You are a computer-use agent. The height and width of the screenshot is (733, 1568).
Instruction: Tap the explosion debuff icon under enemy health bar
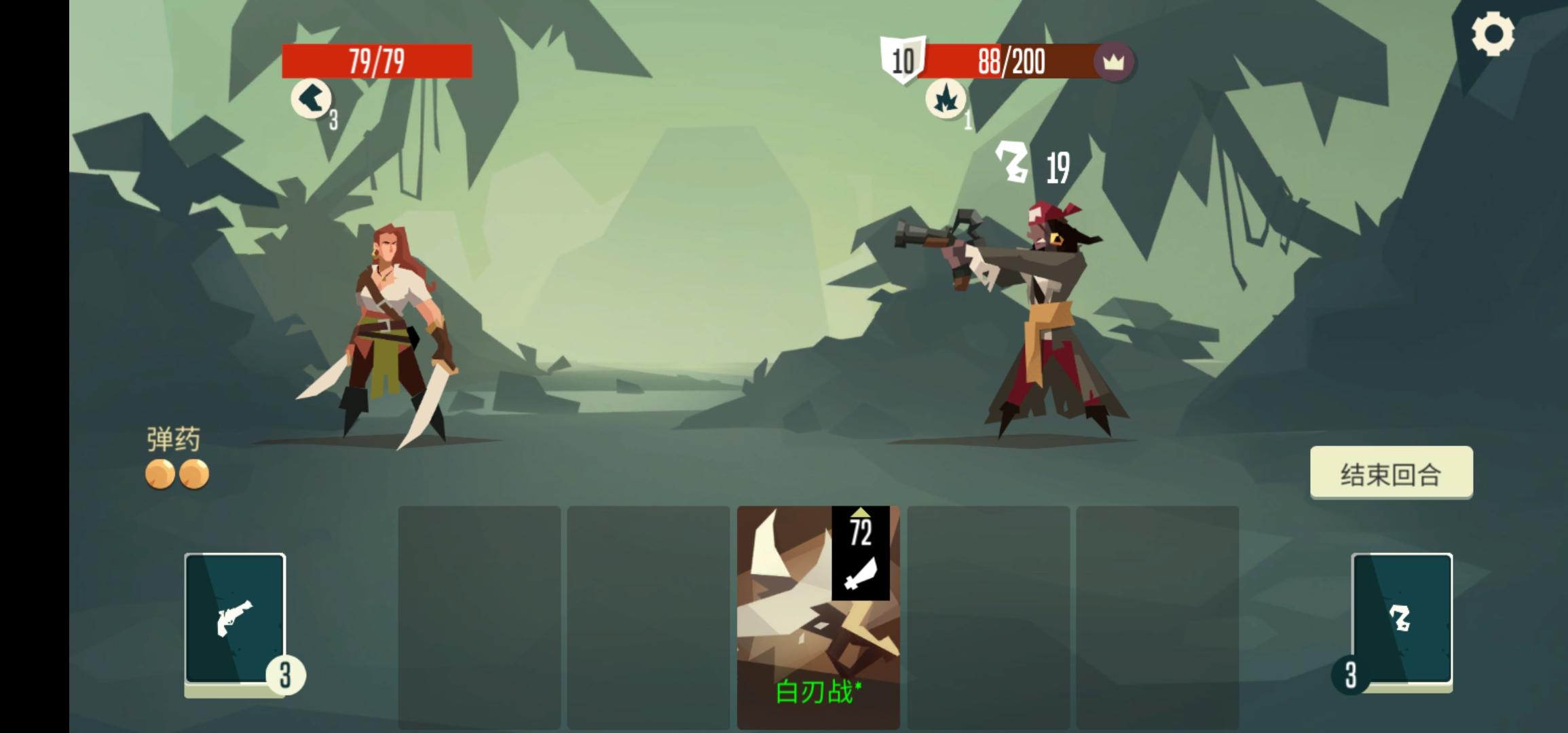(947, 98)
